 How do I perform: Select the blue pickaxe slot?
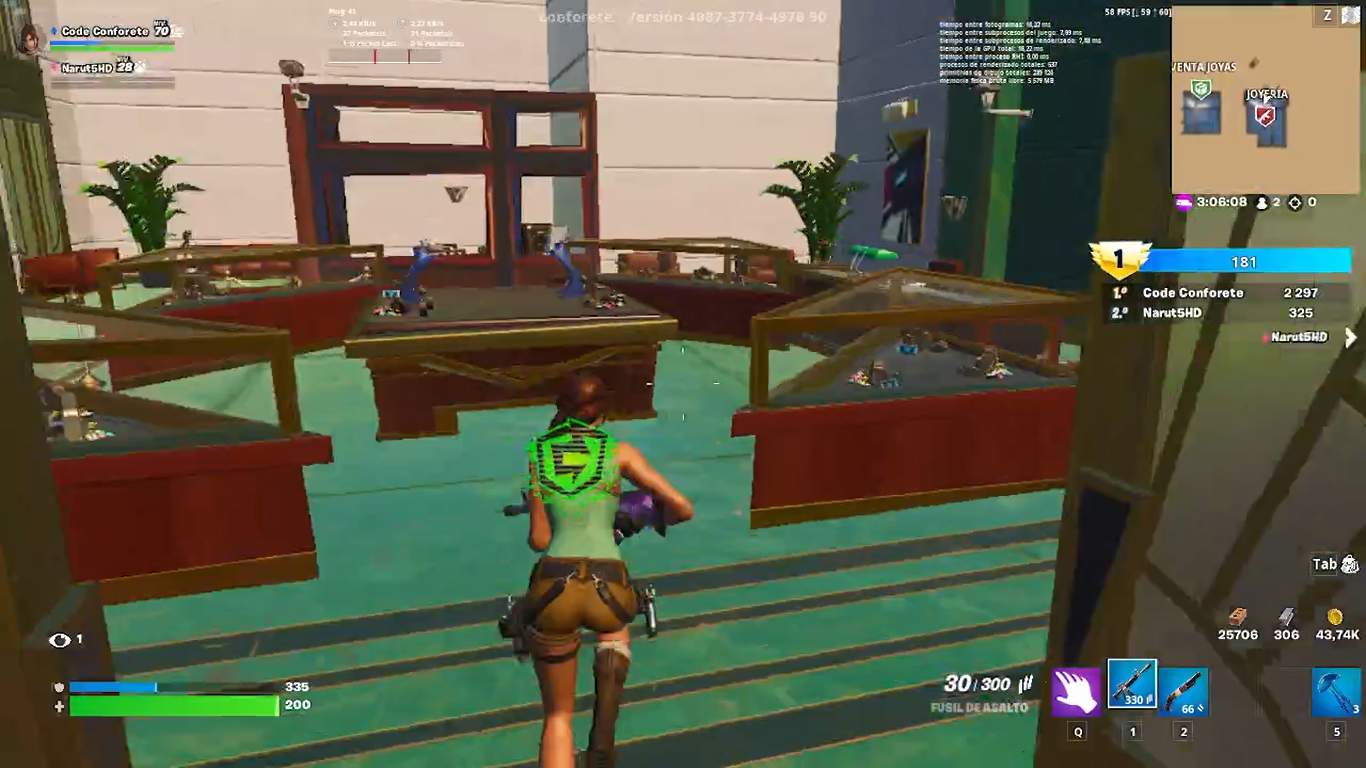1336,692
